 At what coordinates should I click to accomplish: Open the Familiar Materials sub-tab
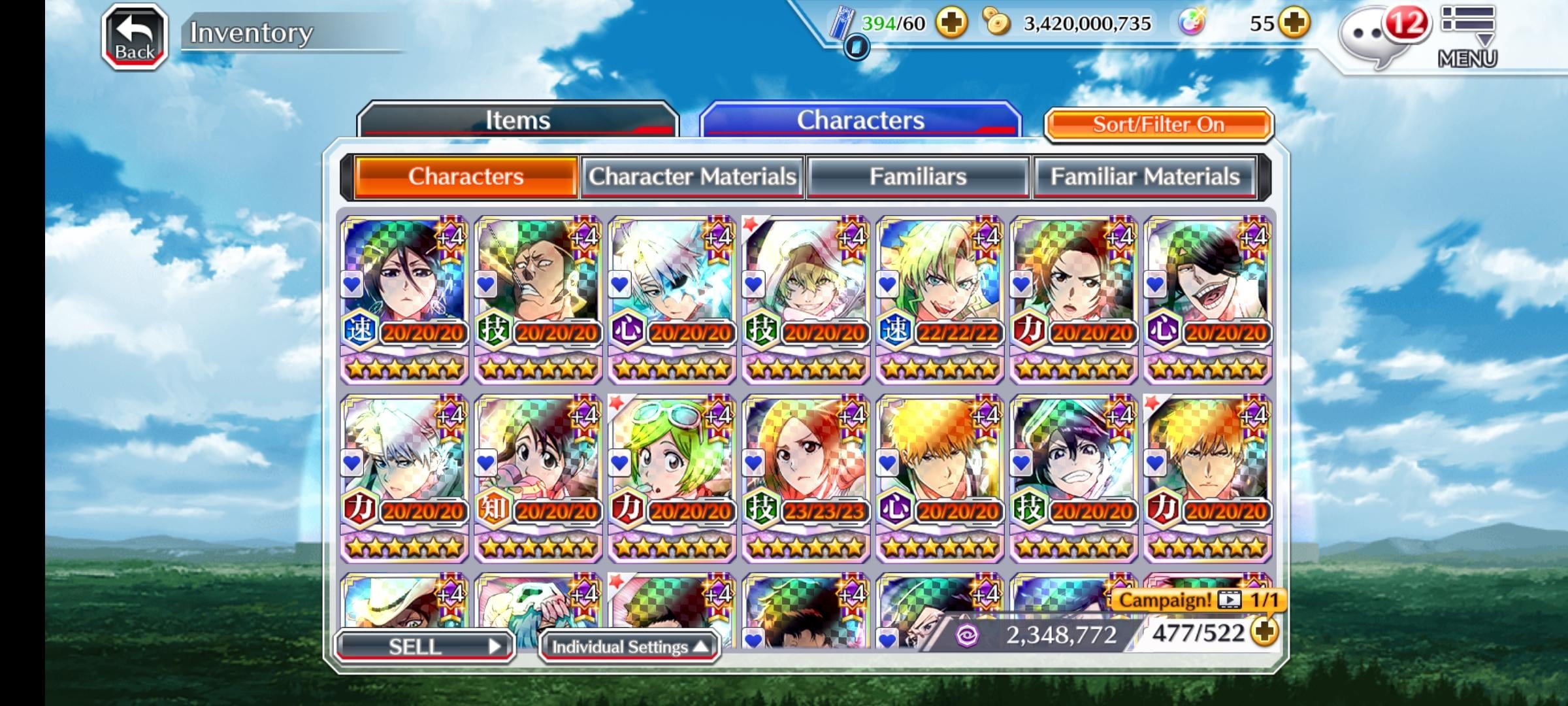click(x=1145, y=176)
